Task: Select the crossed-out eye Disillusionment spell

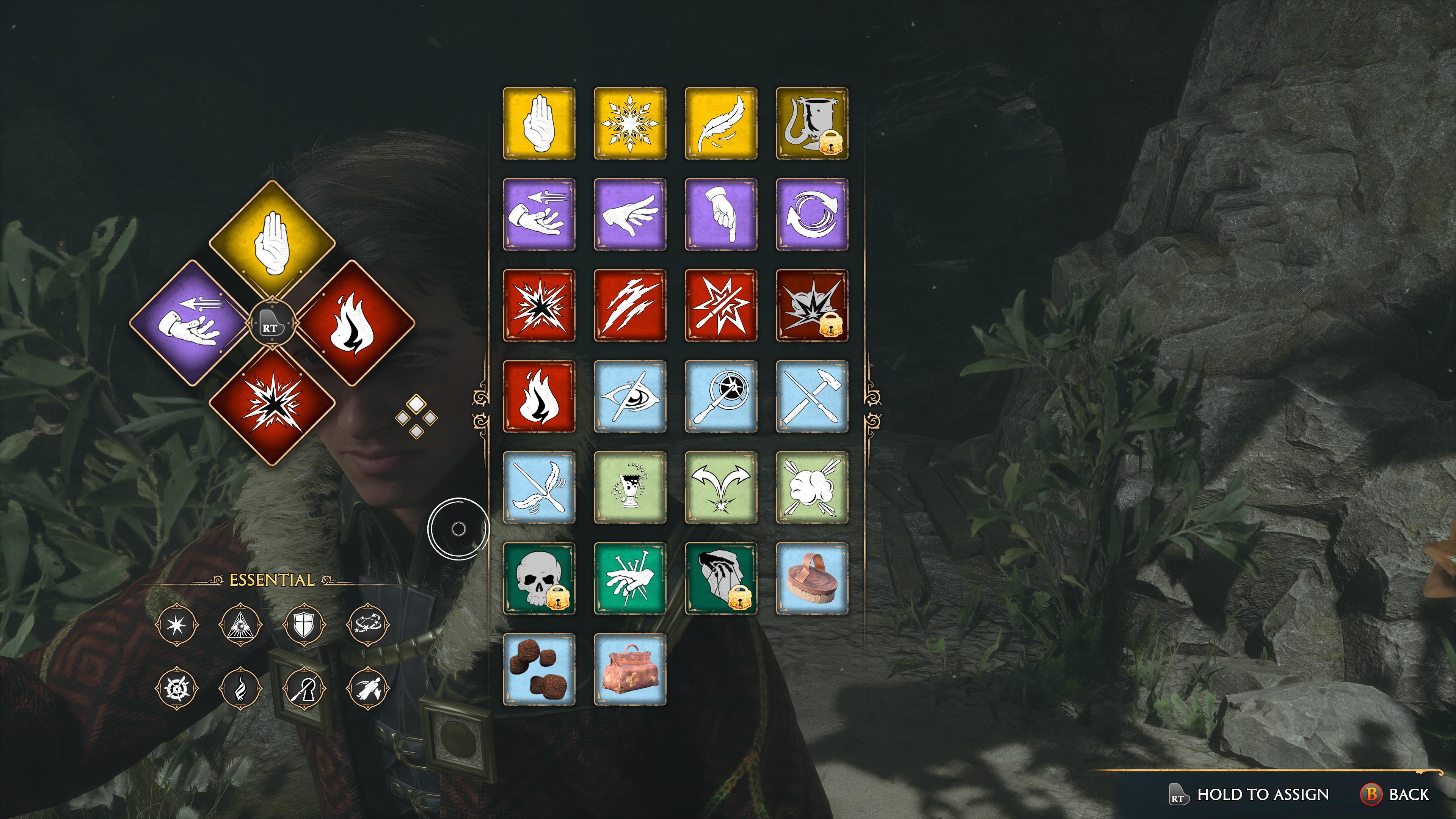Action: 630,396
